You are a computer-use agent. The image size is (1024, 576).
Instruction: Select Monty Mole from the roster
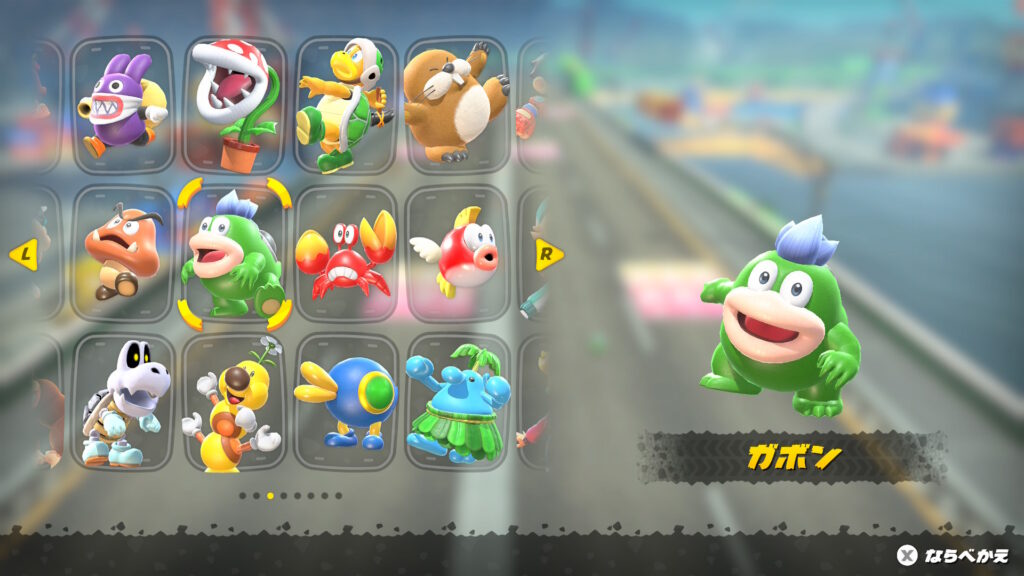click(x=457, y=105)
